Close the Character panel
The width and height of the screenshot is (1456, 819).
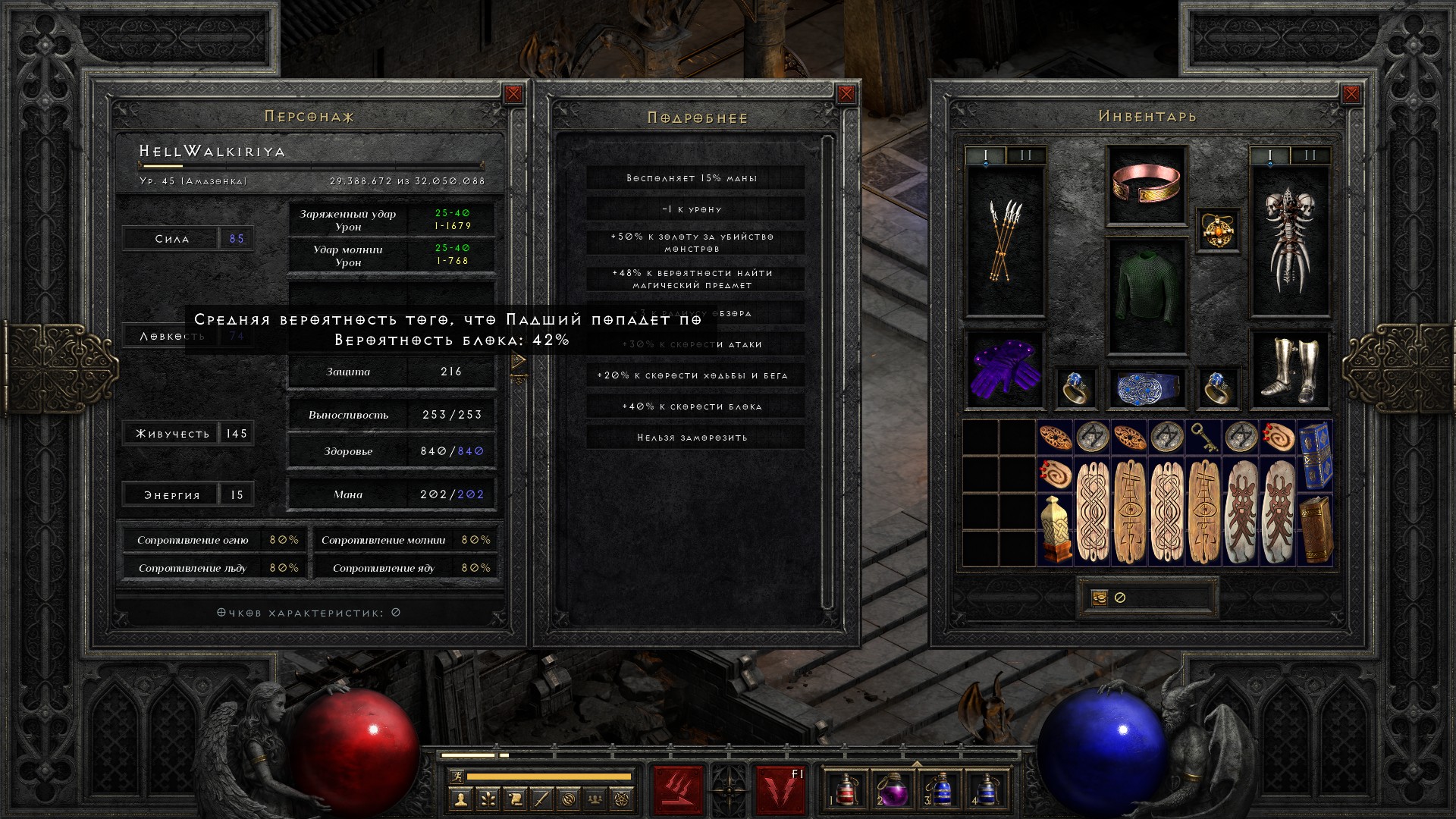click(513, 94)
